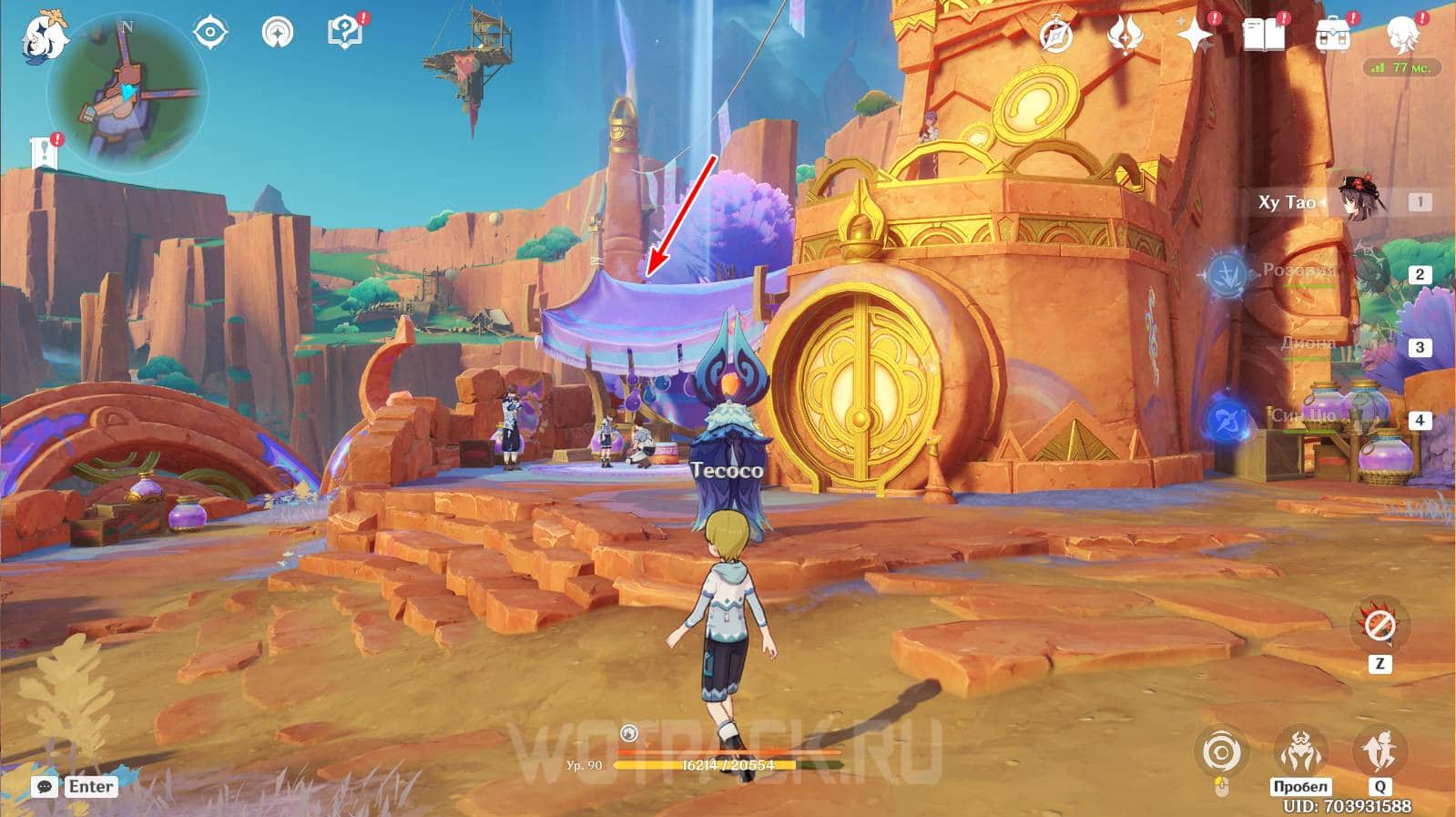Open the notice flag icon below the minimap
The image size is (1456, 817).
click(x=45, y=152)
